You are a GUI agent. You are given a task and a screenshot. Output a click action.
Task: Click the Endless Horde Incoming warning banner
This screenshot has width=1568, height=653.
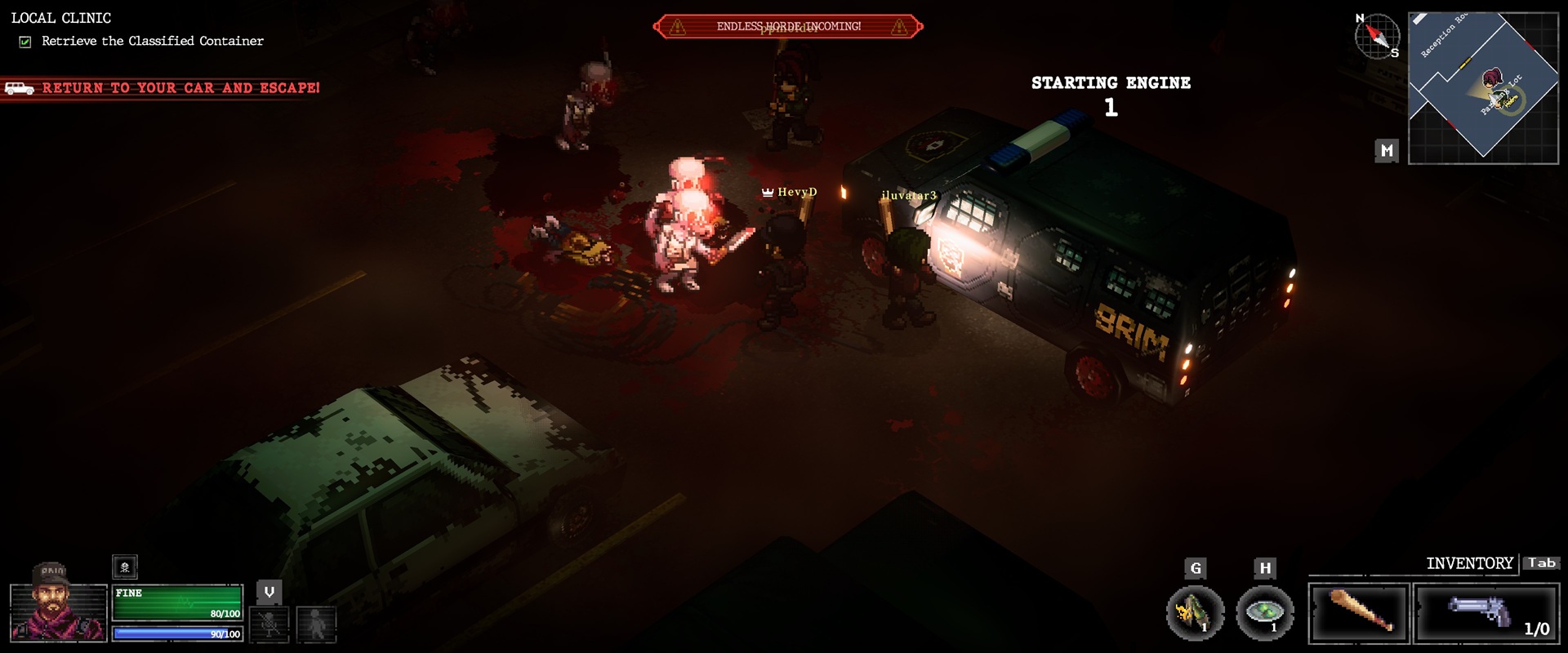[x=788, y=27]
